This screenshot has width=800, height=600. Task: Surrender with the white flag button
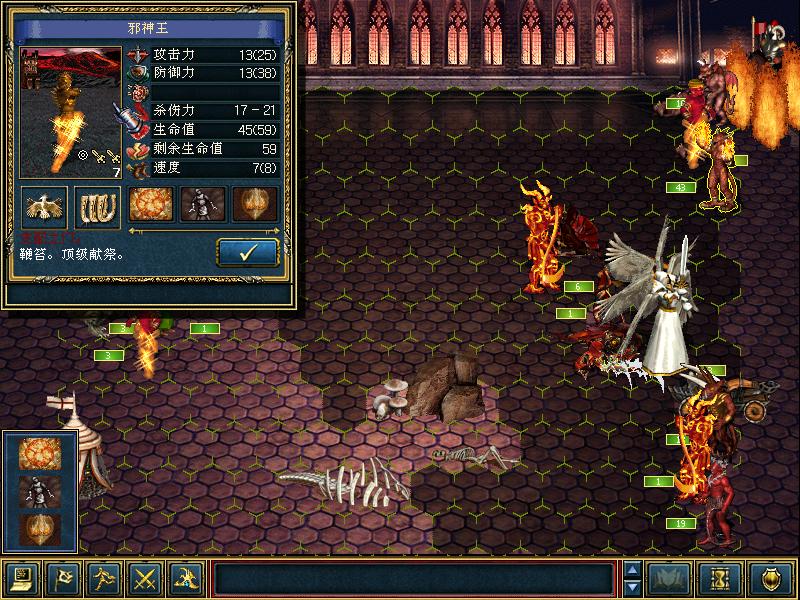[64, 577]
